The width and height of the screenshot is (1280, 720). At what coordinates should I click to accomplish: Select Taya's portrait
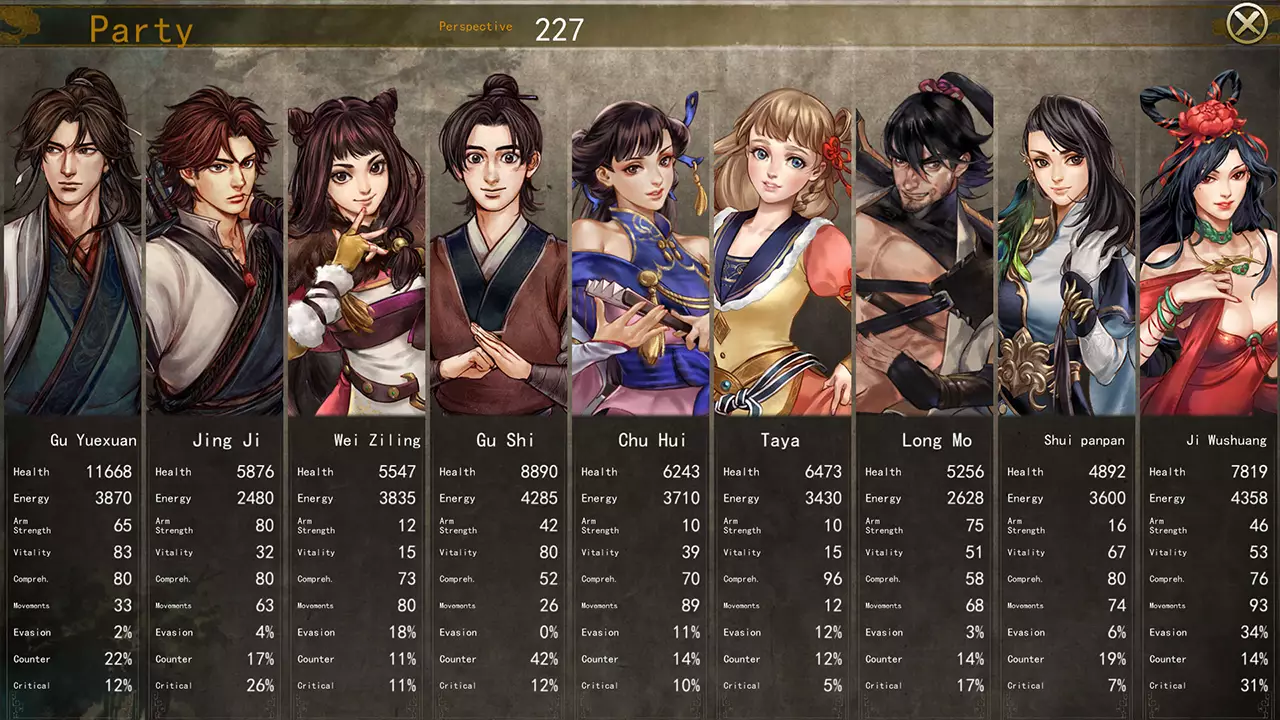tap(783, 240)
